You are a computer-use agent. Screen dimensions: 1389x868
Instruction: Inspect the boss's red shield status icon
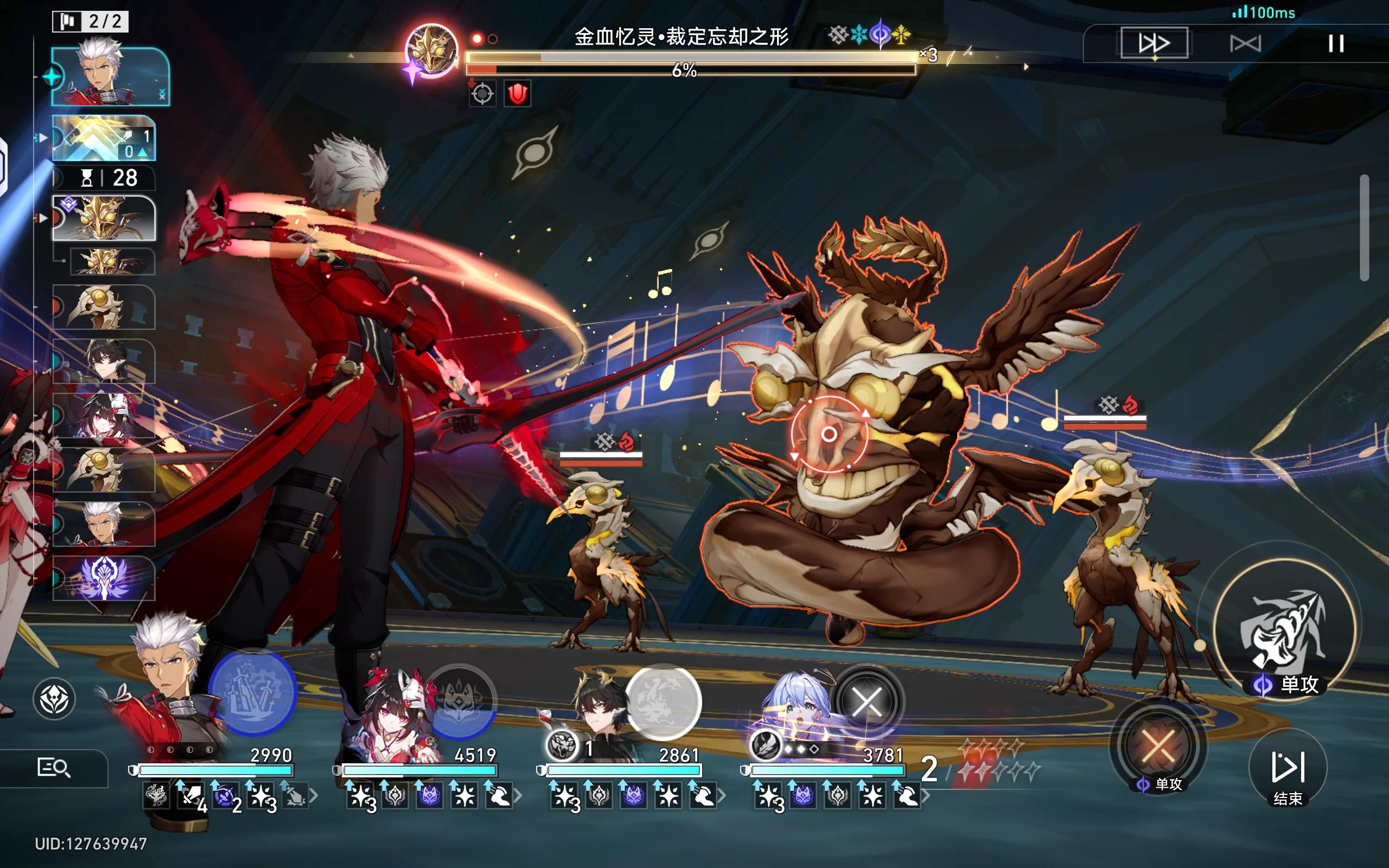(517, 93)
